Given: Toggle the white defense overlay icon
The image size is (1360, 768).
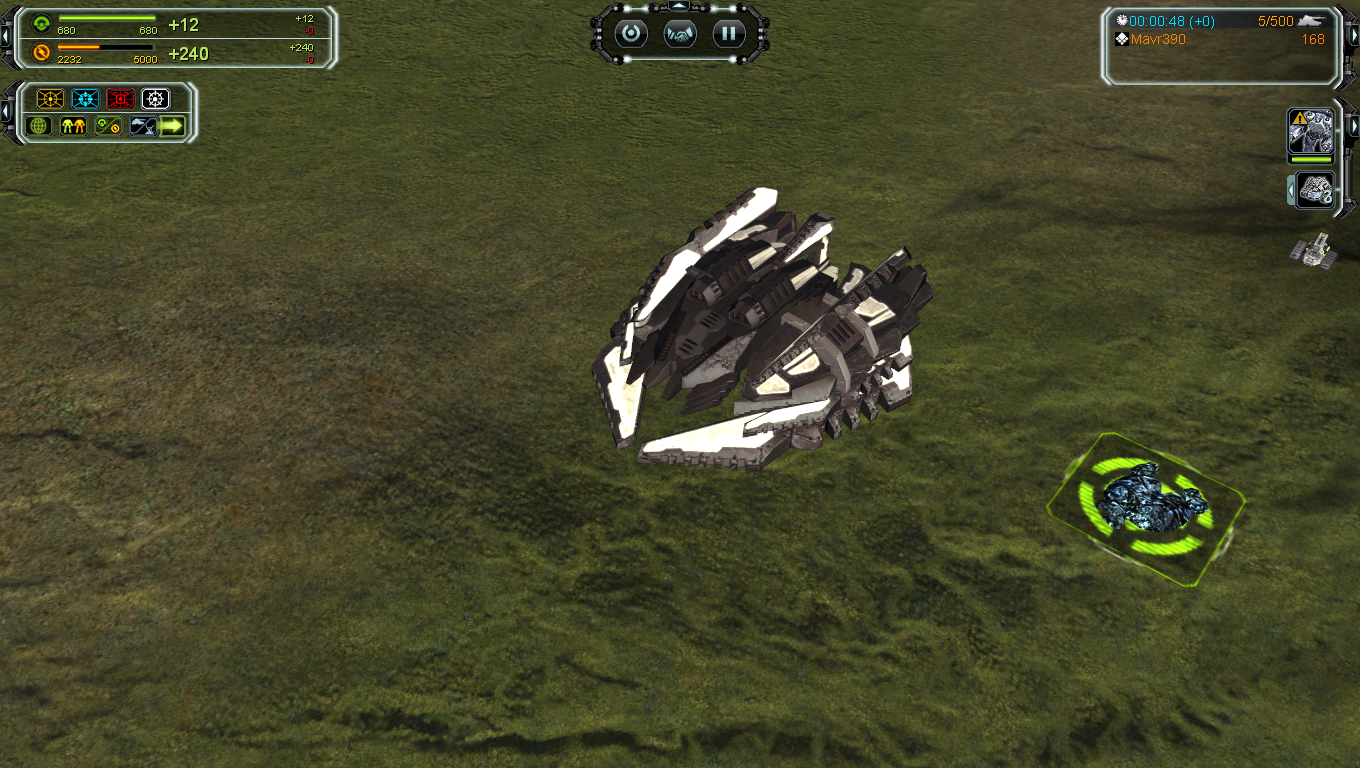Looking at the screenshot, I should click(x=155, y=99).
